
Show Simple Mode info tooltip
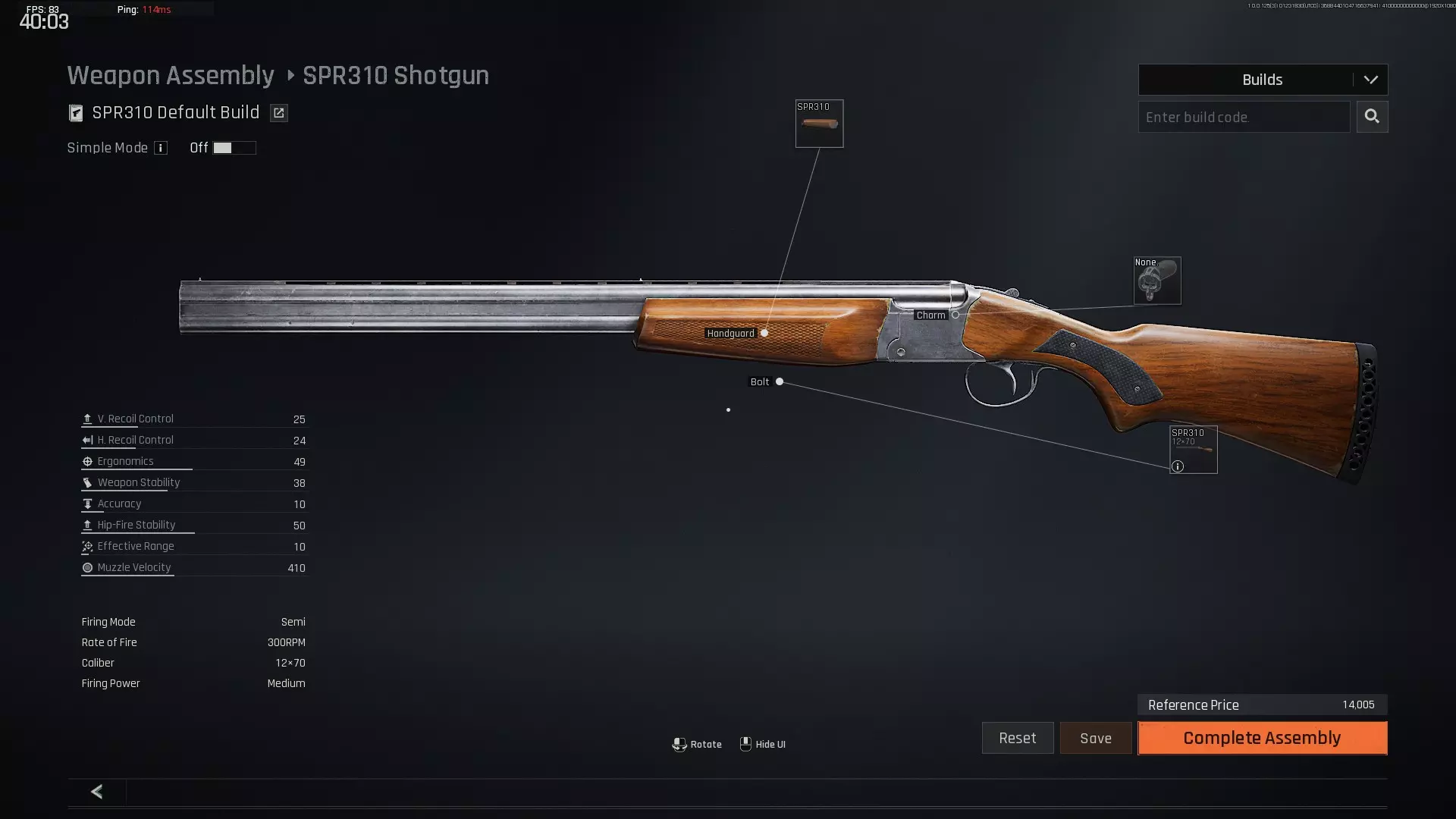click(161, 148)
